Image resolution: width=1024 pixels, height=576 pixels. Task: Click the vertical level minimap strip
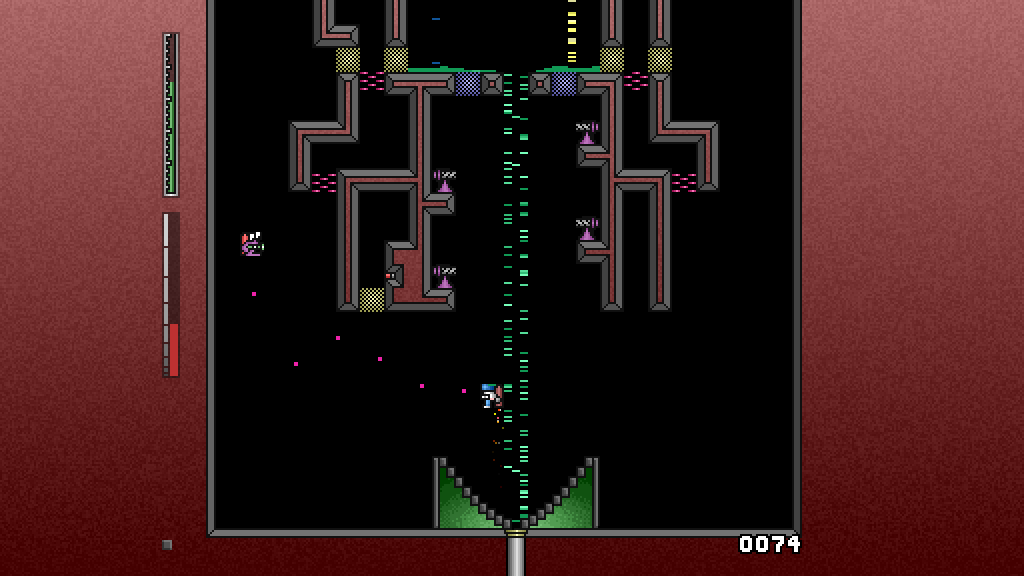coord(171,115)
